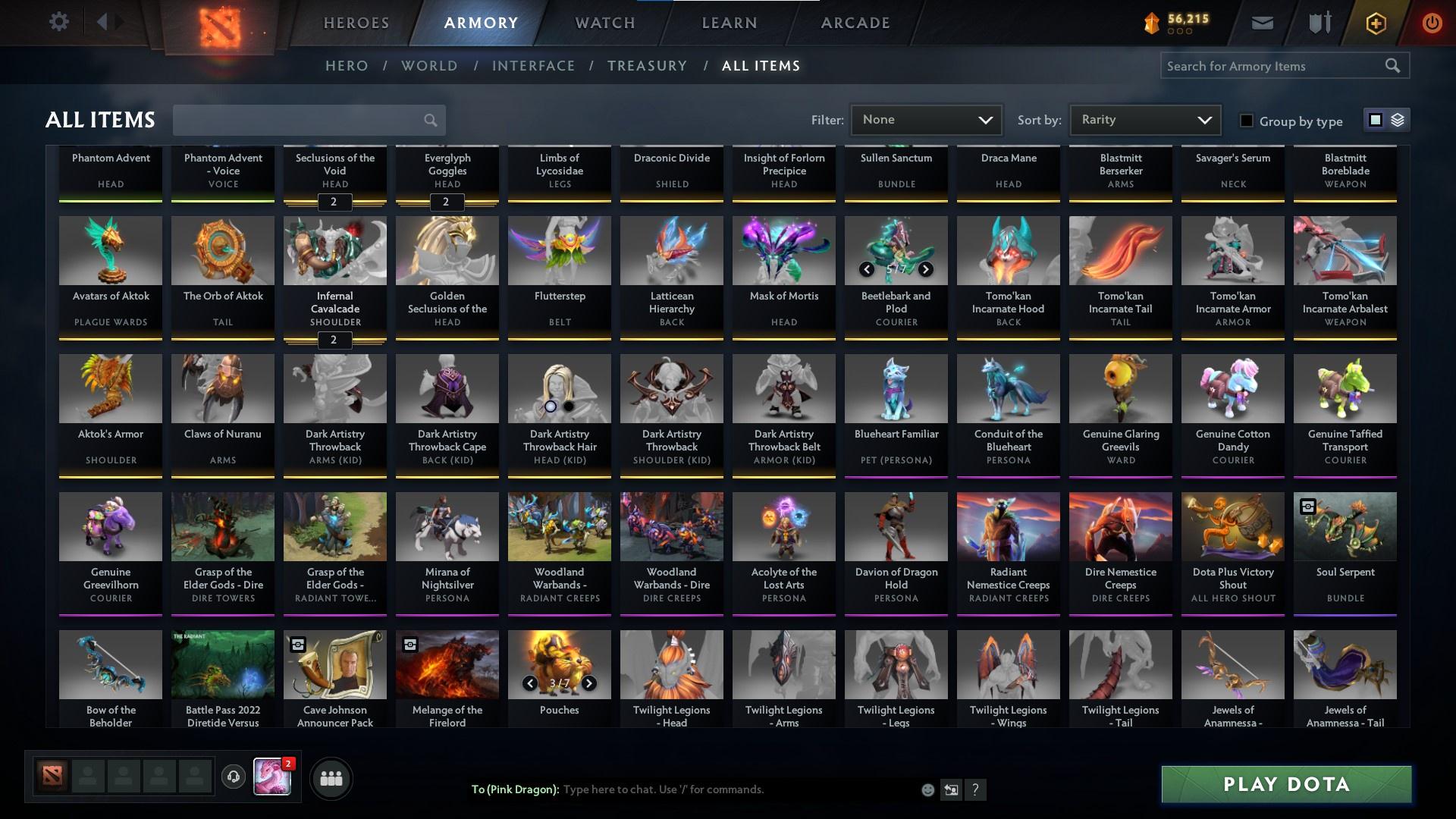
Task: Open the mail notifications icon
Action: click(x=1261, y=22)
